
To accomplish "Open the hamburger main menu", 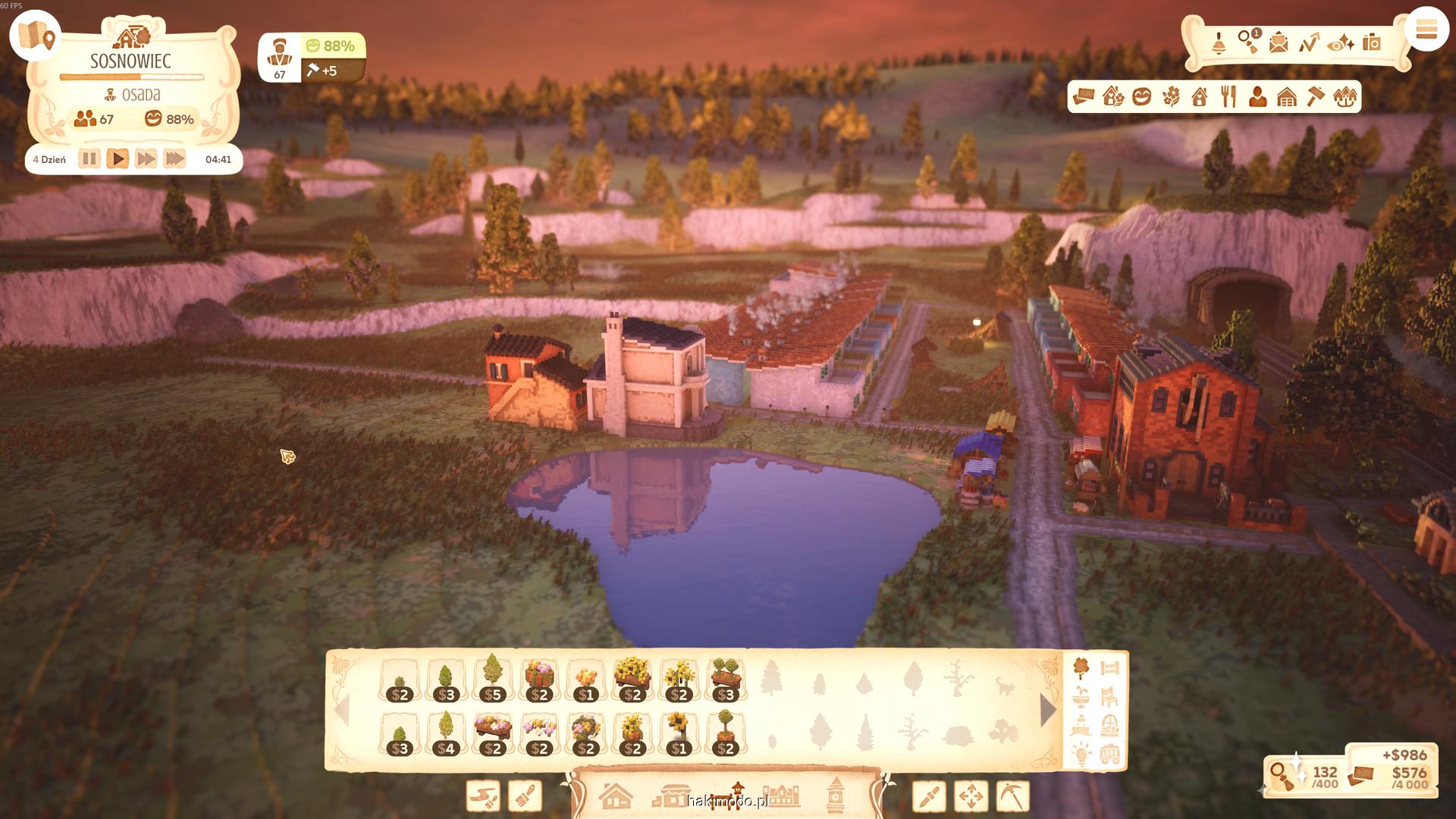I will [1426, 31].
